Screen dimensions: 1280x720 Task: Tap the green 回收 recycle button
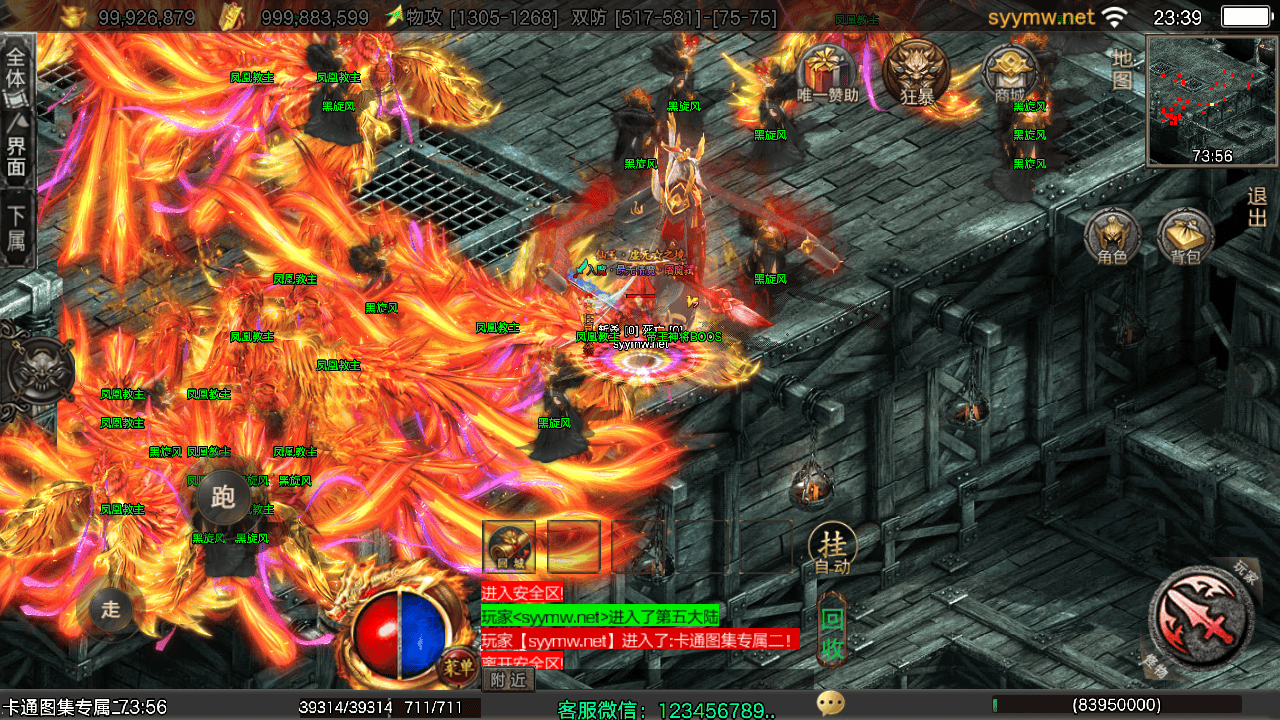(833, 632)
